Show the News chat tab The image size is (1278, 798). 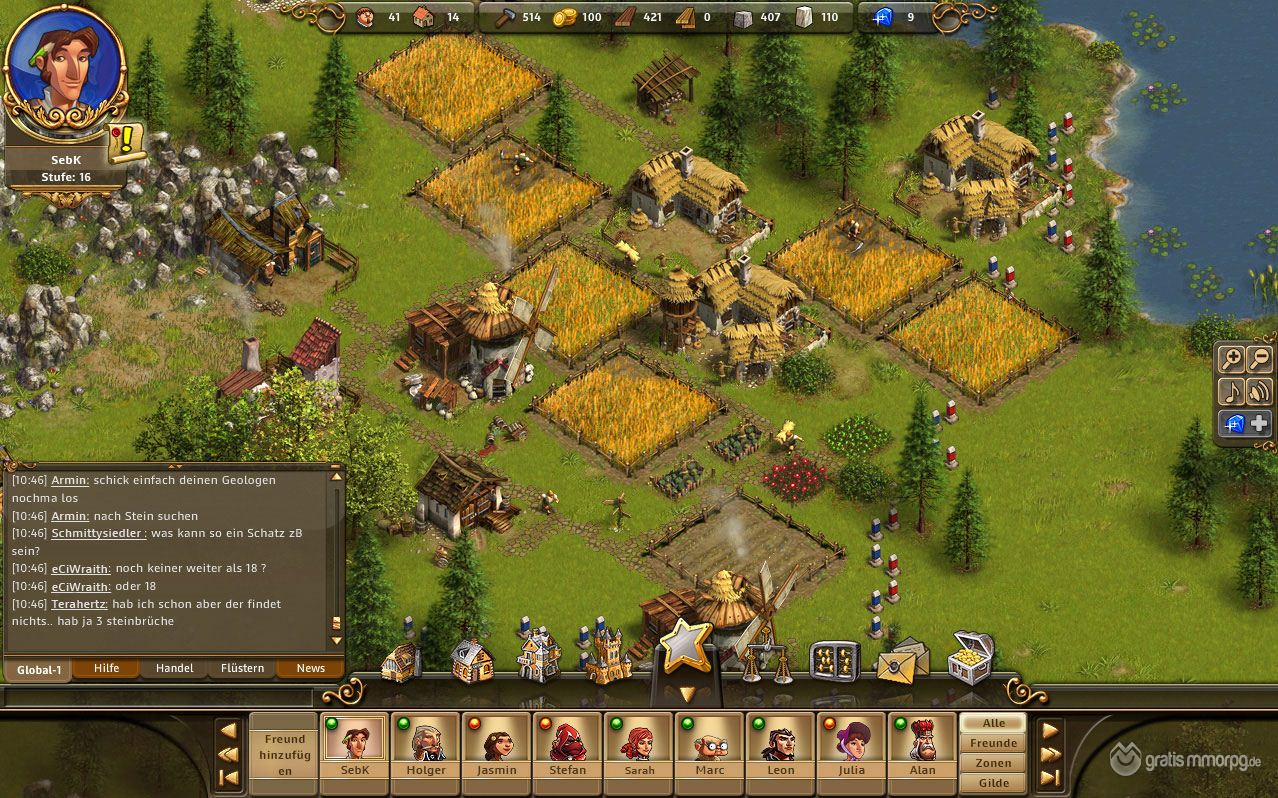click(310, 668)
